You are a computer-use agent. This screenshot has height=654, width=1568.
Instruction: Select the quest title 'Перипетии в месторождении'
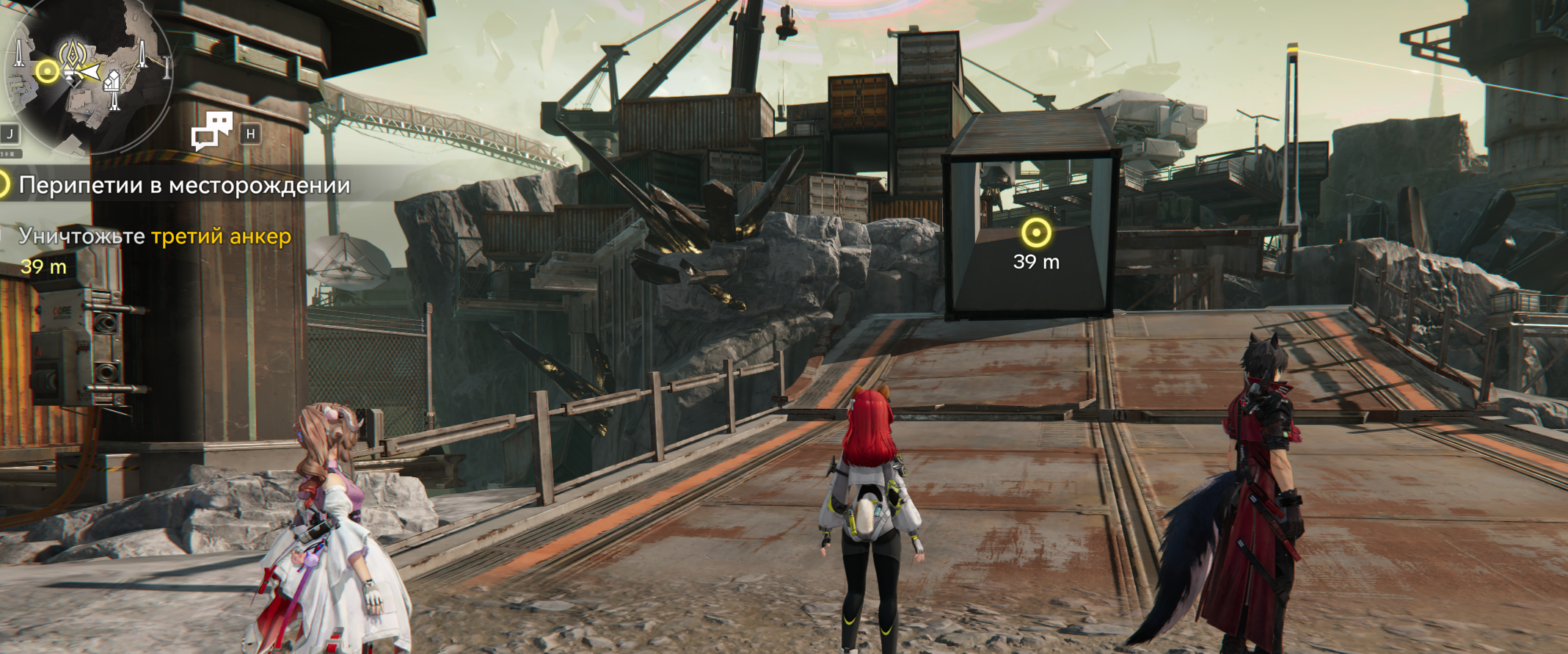tap(184, 185)
